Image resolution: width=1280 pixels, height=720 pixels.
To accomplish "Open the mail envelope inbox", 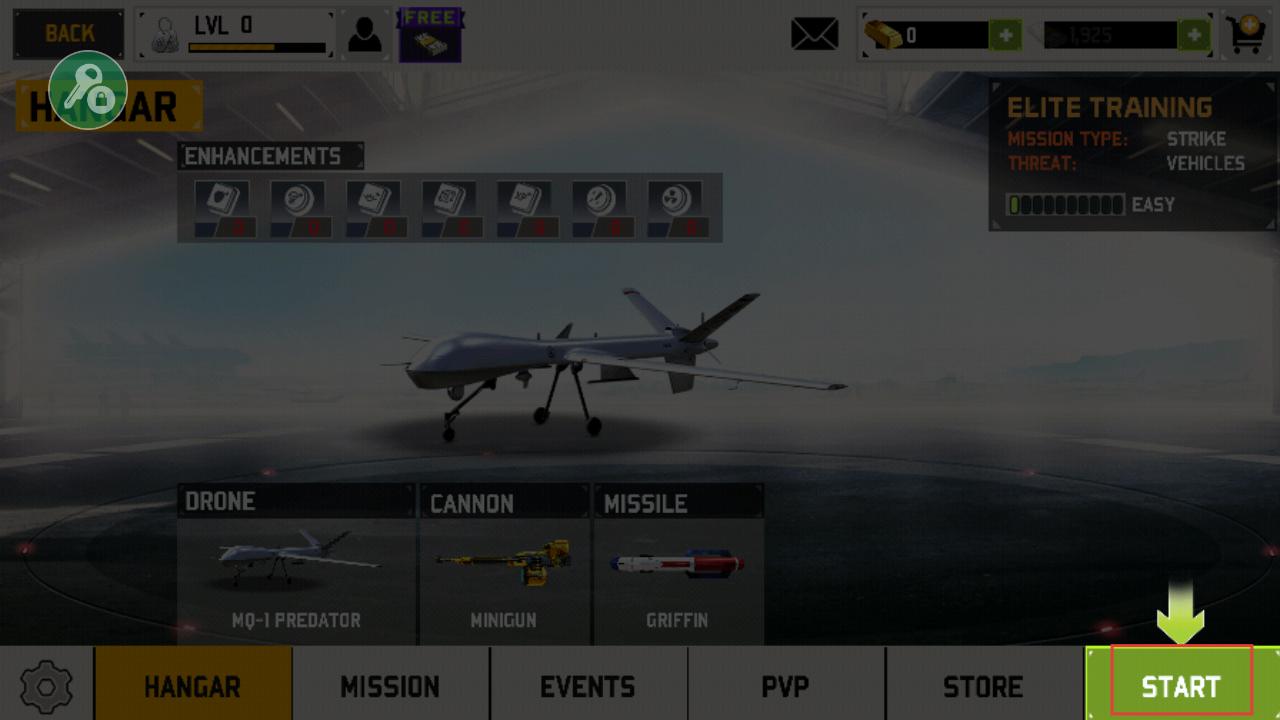I will click(815, 35).
